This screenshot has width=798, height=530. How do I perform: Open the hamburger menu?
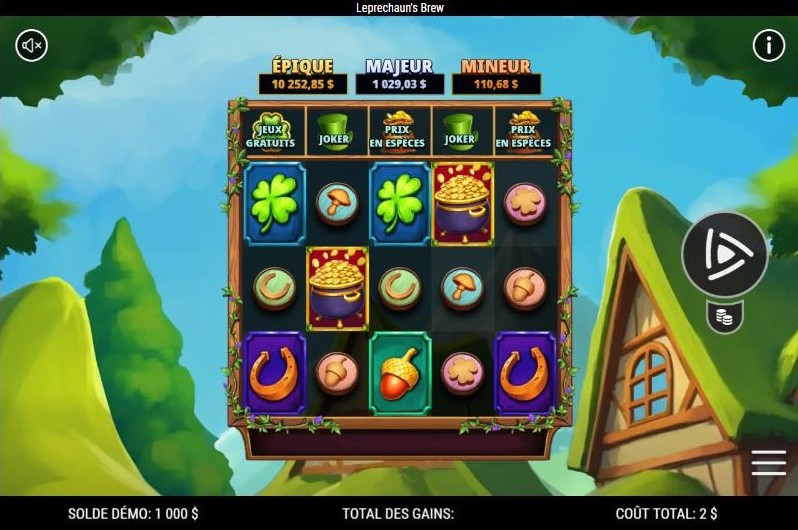[x=768, y=462]
